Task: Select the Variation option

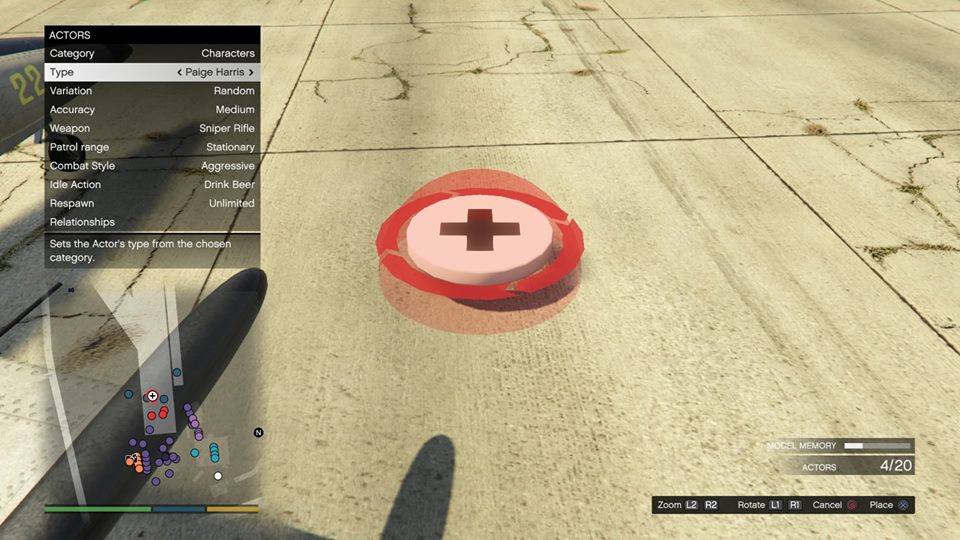Action: [x=152, y=91]
